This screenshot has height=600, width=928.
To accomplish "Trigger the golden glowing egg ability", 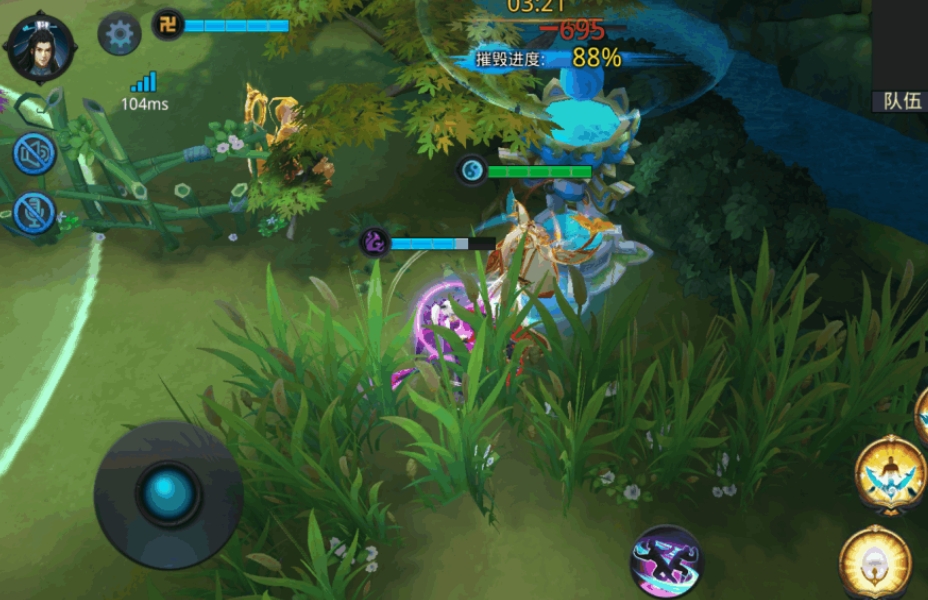I will pos(875,562).
